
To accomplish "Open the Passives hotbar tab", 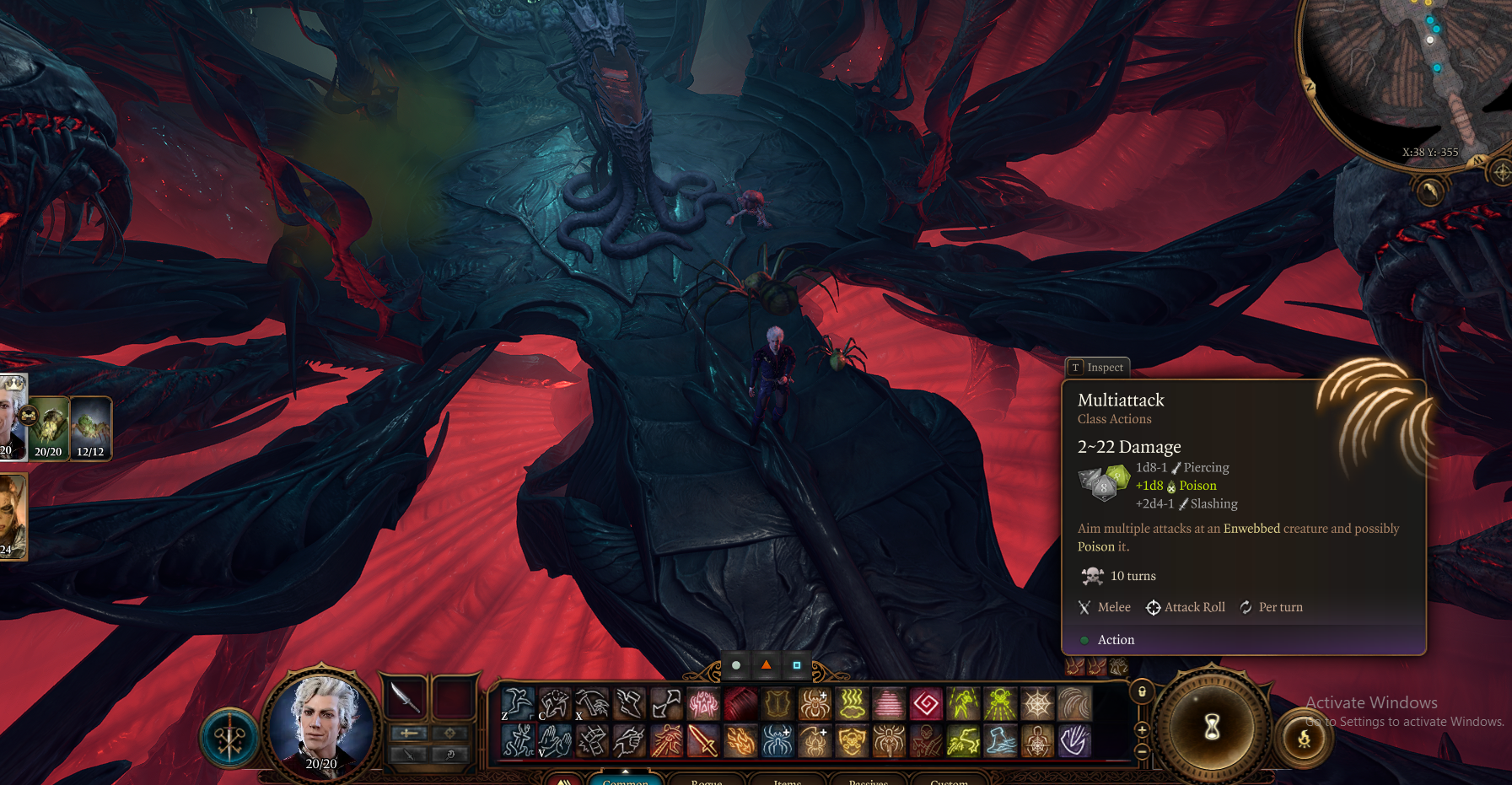I will pos(868,780).
